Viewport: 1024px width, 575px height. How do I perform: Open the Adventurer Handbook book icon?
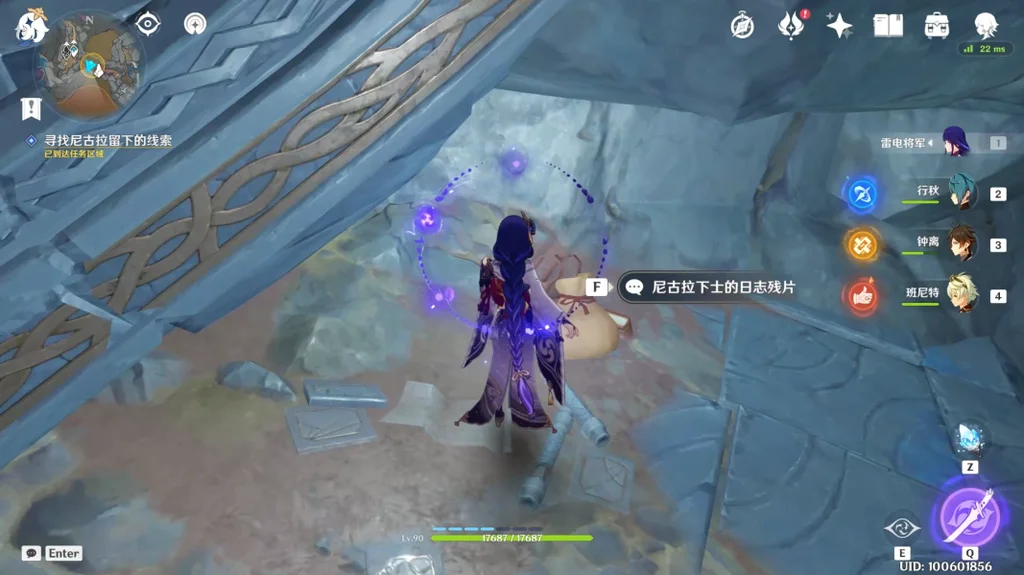pyautogui.click(x=888, y=26)
